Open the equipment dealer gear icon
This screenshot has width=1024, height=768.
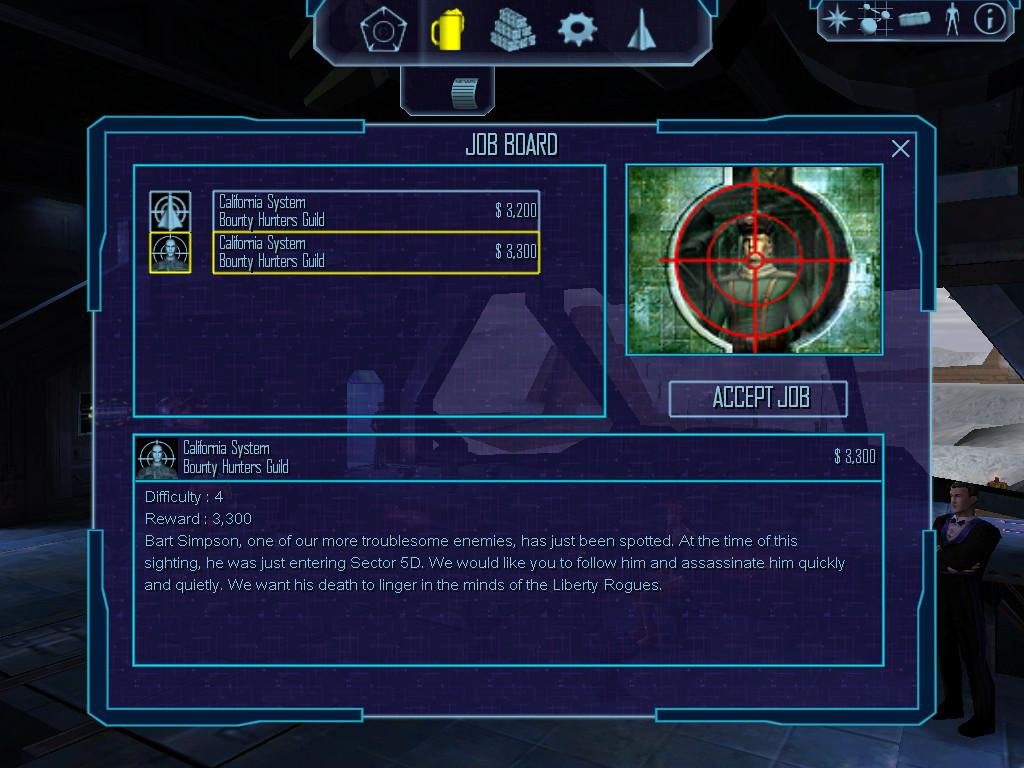pyautogui.click(x=576, y=30)
